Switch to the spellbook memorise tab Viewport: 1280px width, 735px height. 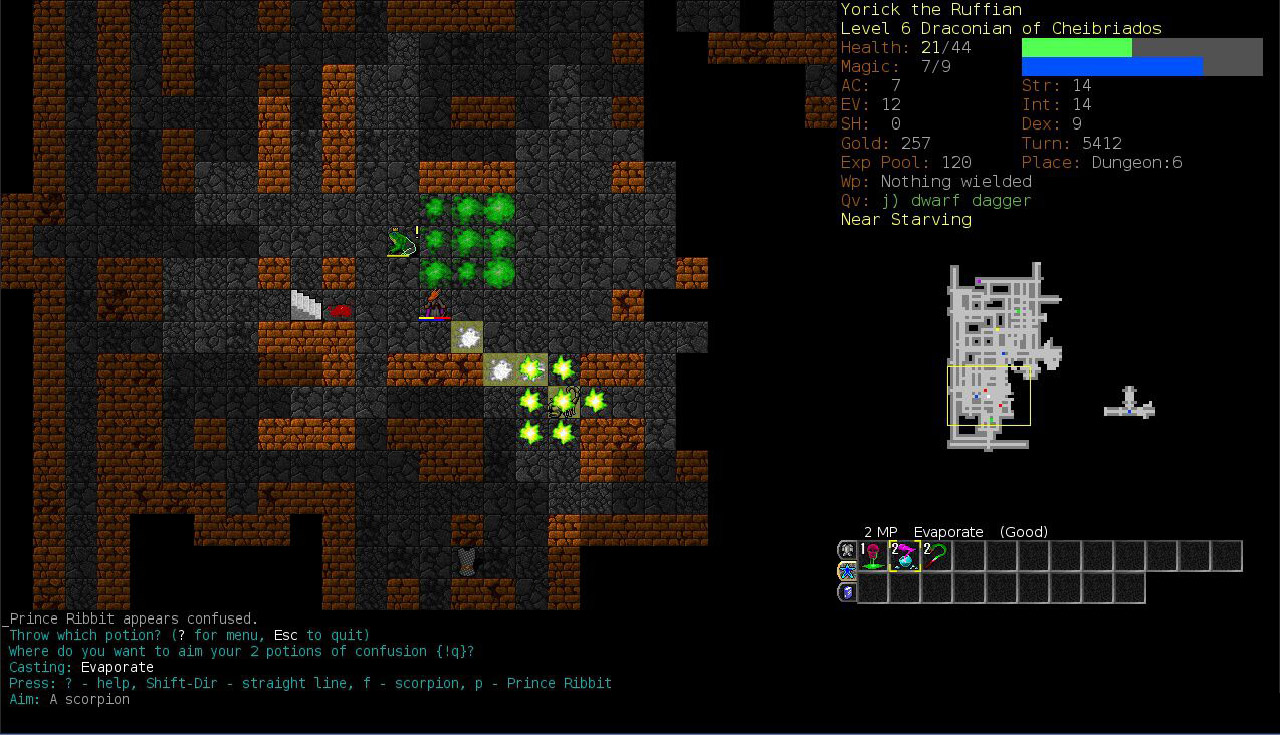coord(846,592)
